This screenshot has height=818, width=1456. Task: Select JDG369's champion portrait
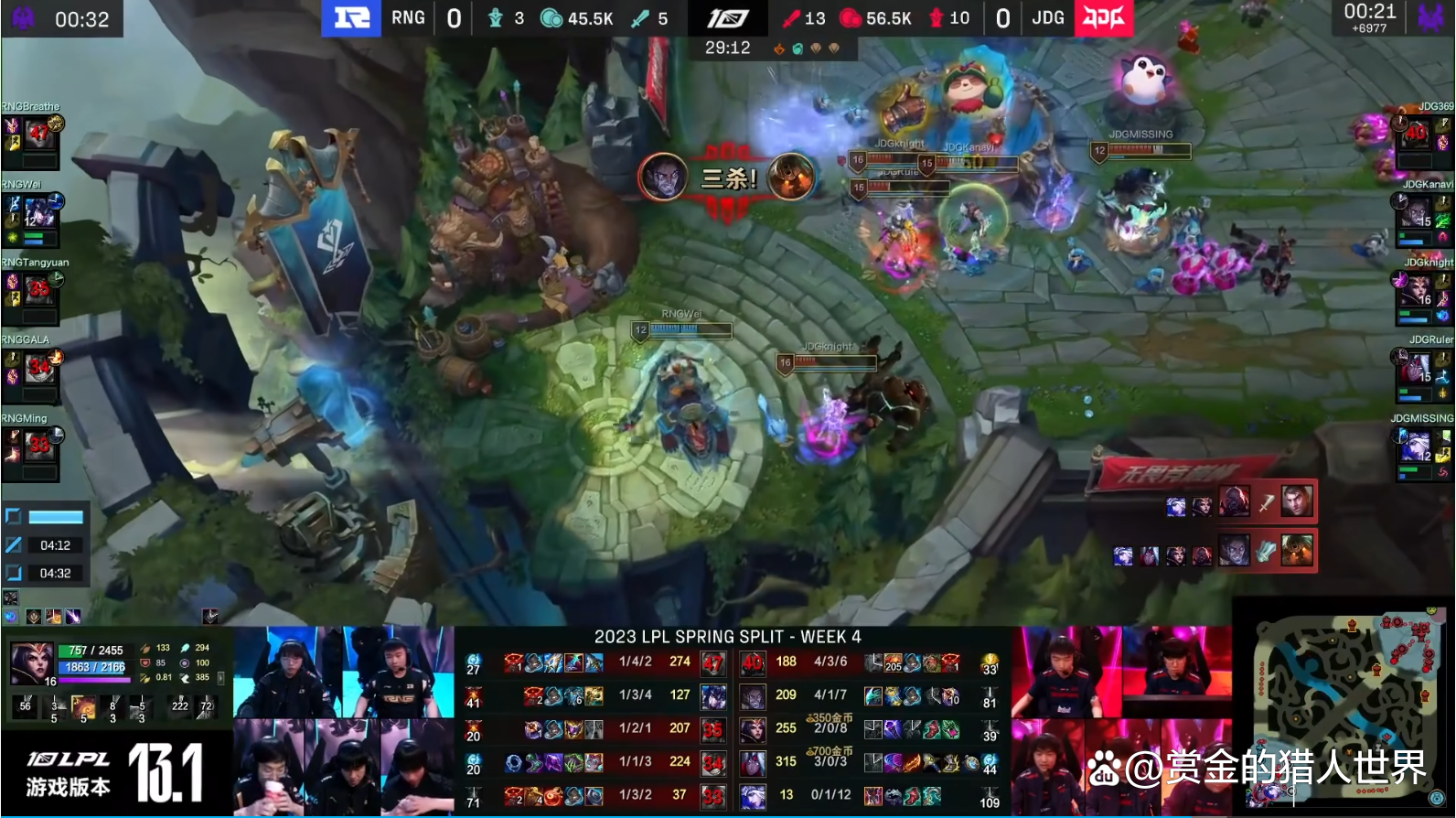(x=1416, y=135)
